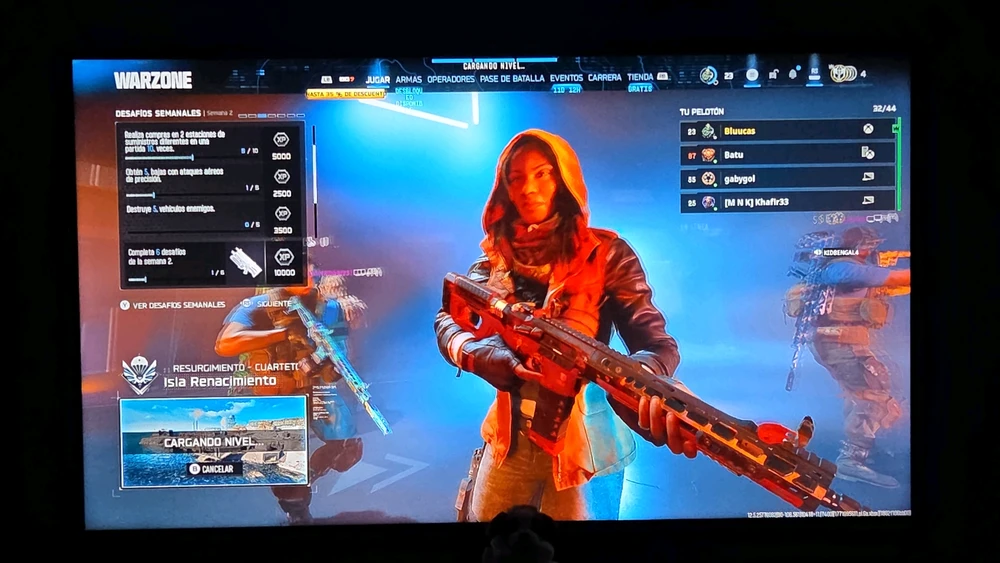Go to the Operadores tab
The height and width of the screenshot is (563, 1000).
pos(450,78)
